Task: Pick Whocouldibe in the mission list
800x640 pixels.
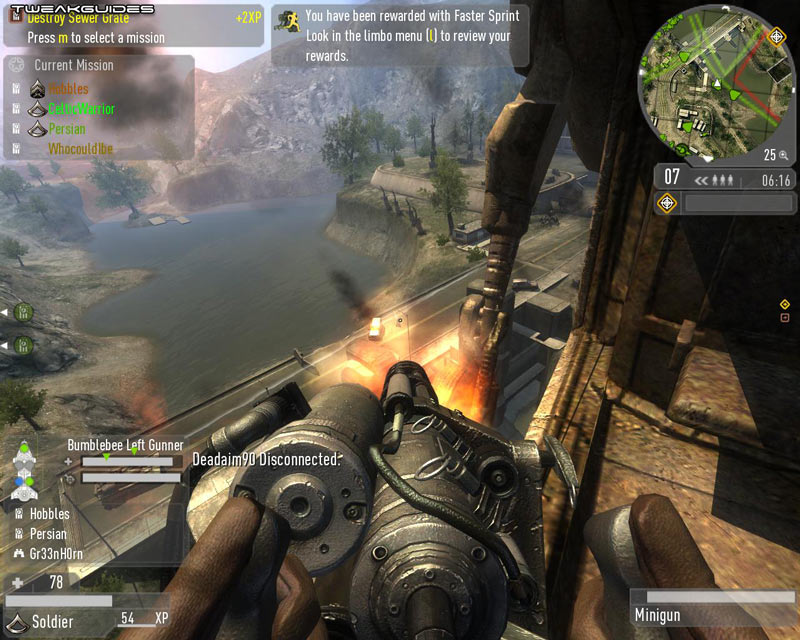Action: click(80, 149)
